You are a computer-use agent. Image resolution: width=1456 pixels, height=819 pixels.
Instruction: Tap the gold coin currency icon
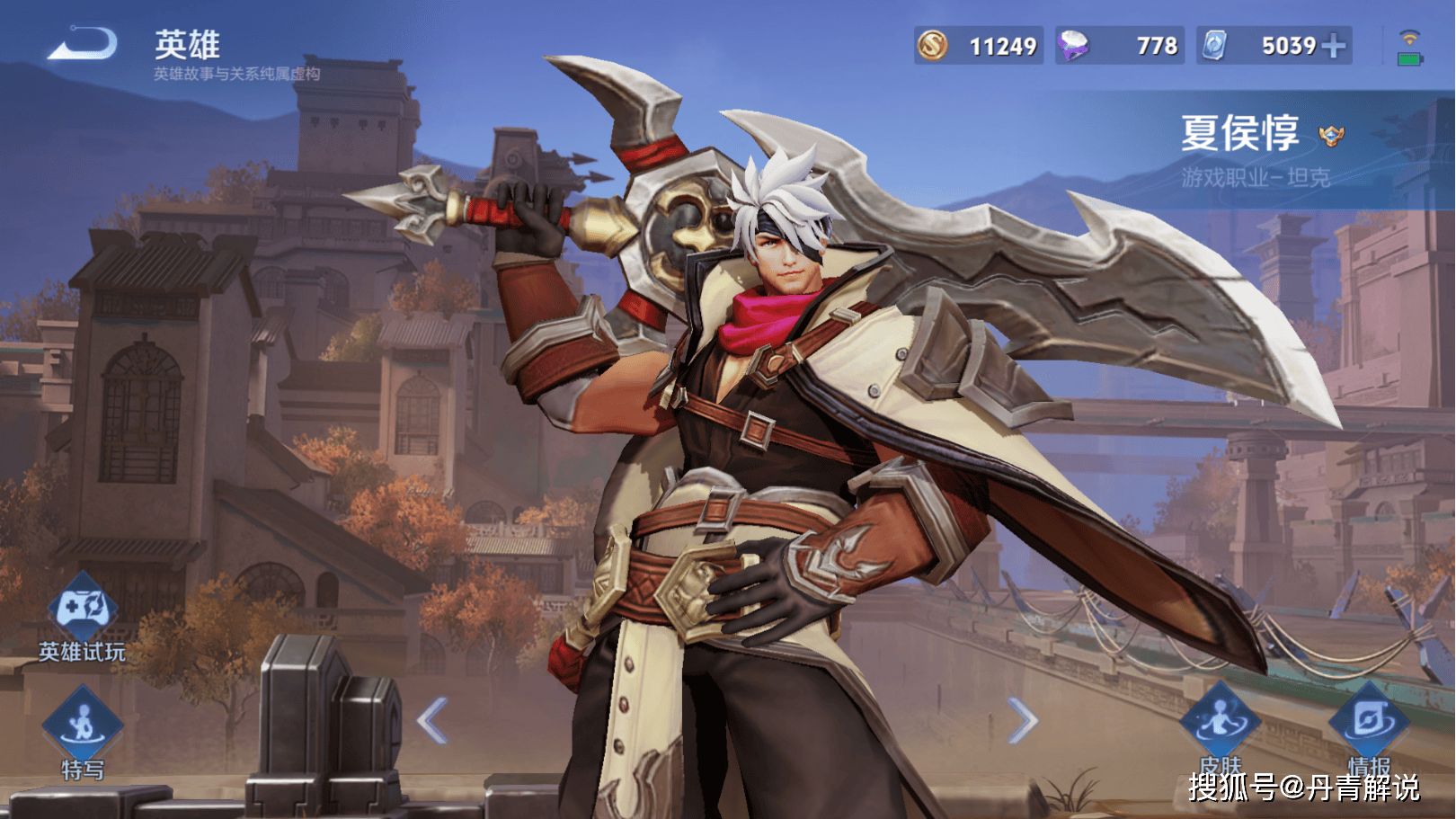coord(932,45)
